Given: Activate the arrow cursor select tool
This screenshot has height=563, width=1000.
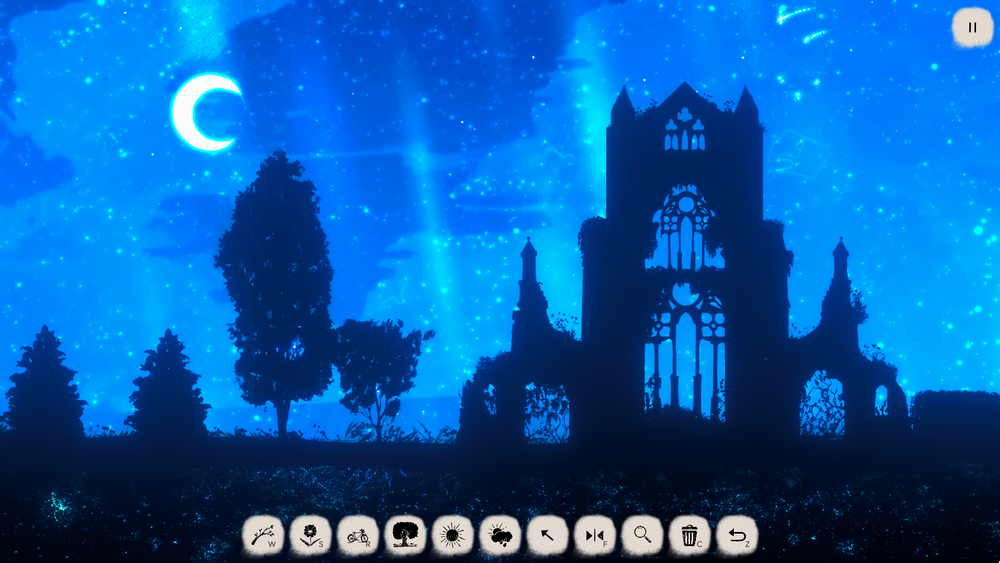Looking at the screenshot, I should click(x=547, y=536).
